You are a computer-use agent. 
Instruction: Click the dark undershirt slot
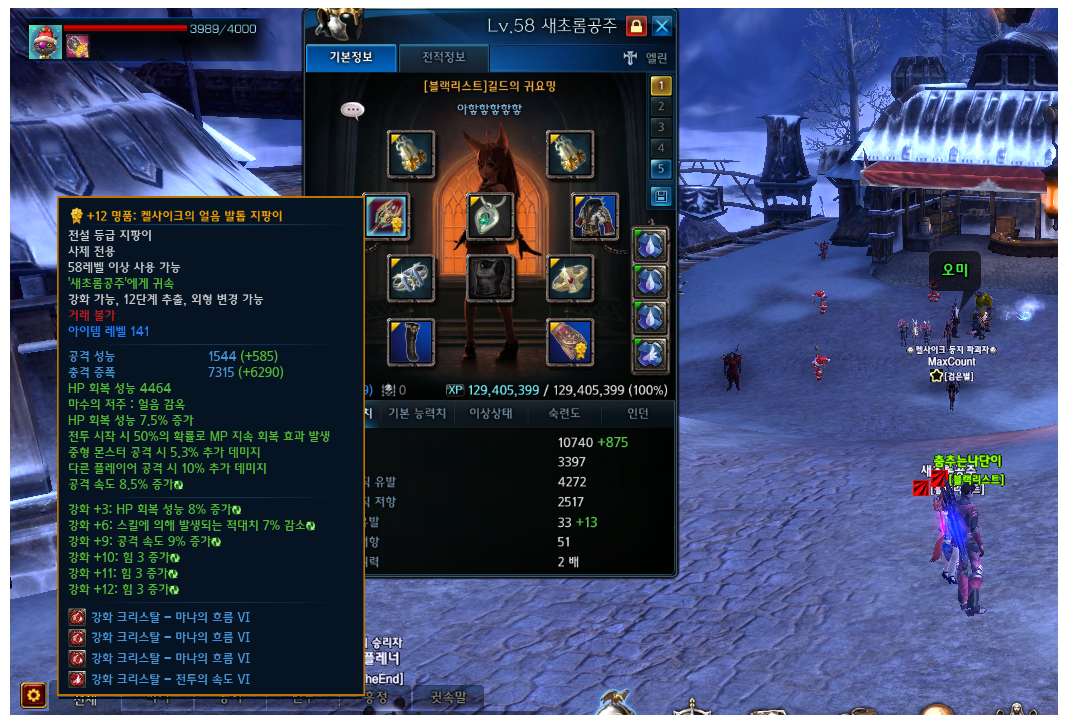pyautogui.click(x=490, y=278)
